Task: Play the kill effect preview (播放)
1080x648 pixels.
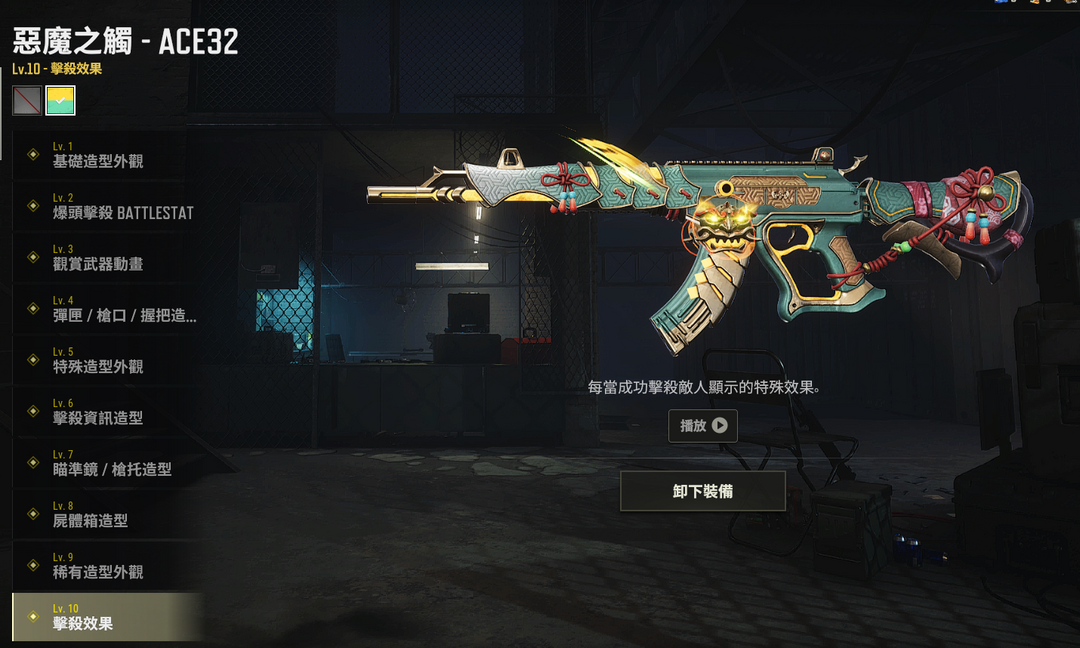Action: (x=703, y=426)
